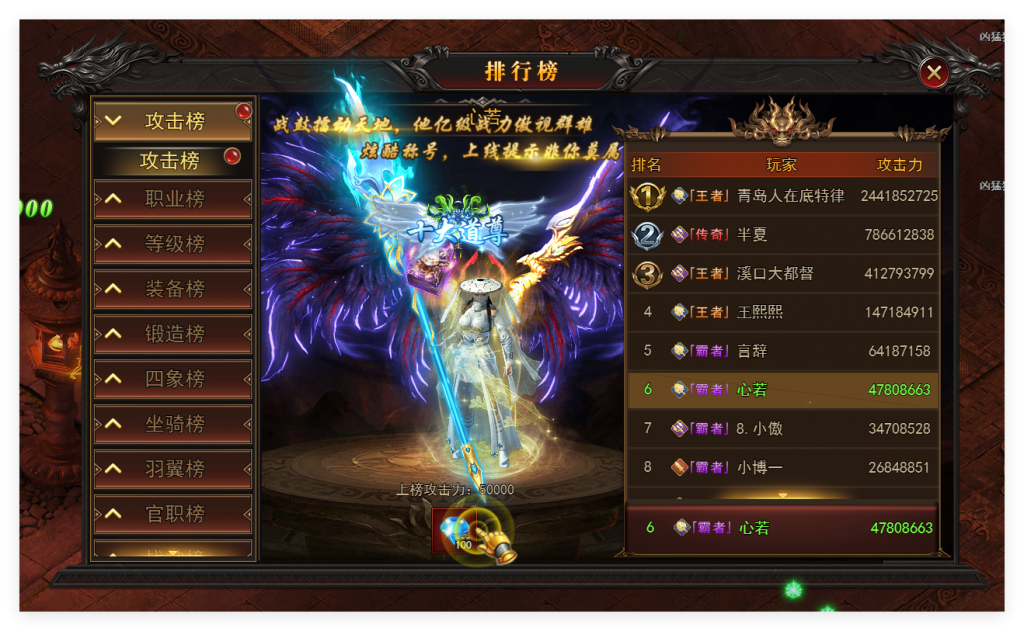The image size is (1024, 631).
Task: Select rank 7 player 8.小傲
Action: click(x=783, y=428)
